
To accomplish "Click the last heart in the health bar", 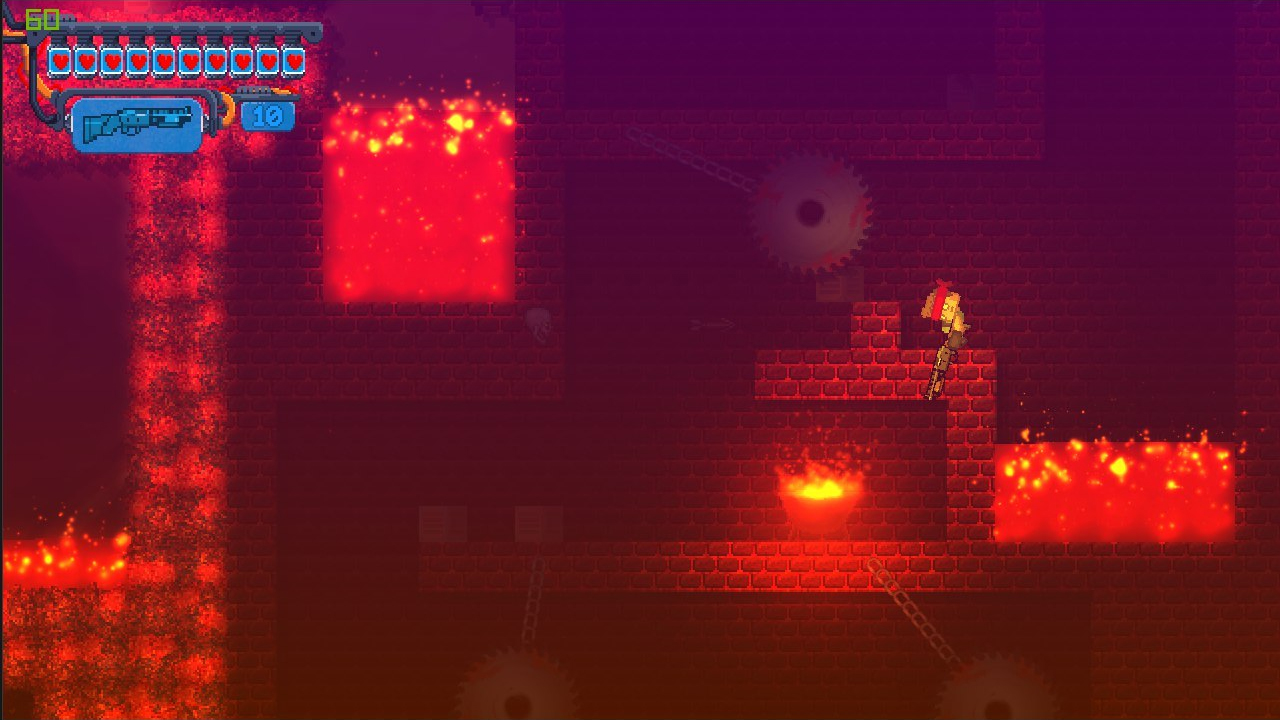I will 292,59.
